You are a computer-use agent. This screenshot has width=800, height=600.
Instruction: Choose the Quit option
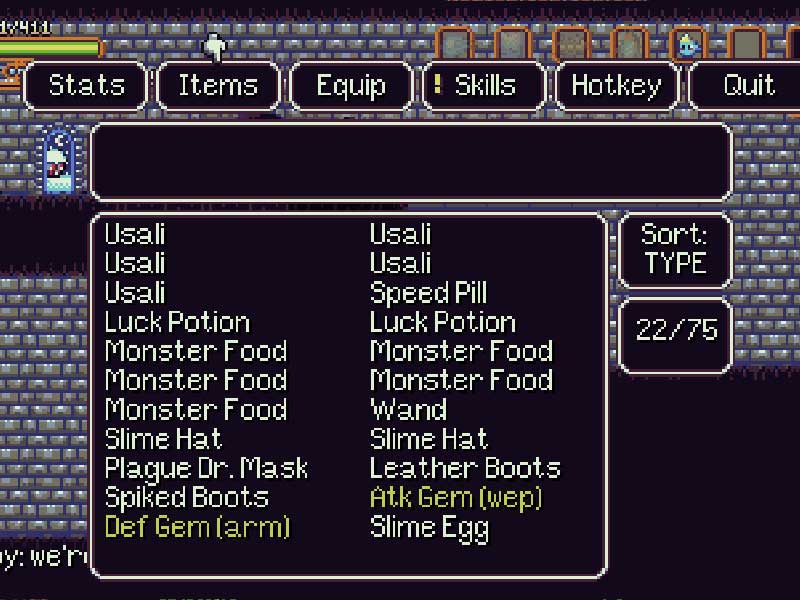tap(748, 85)
